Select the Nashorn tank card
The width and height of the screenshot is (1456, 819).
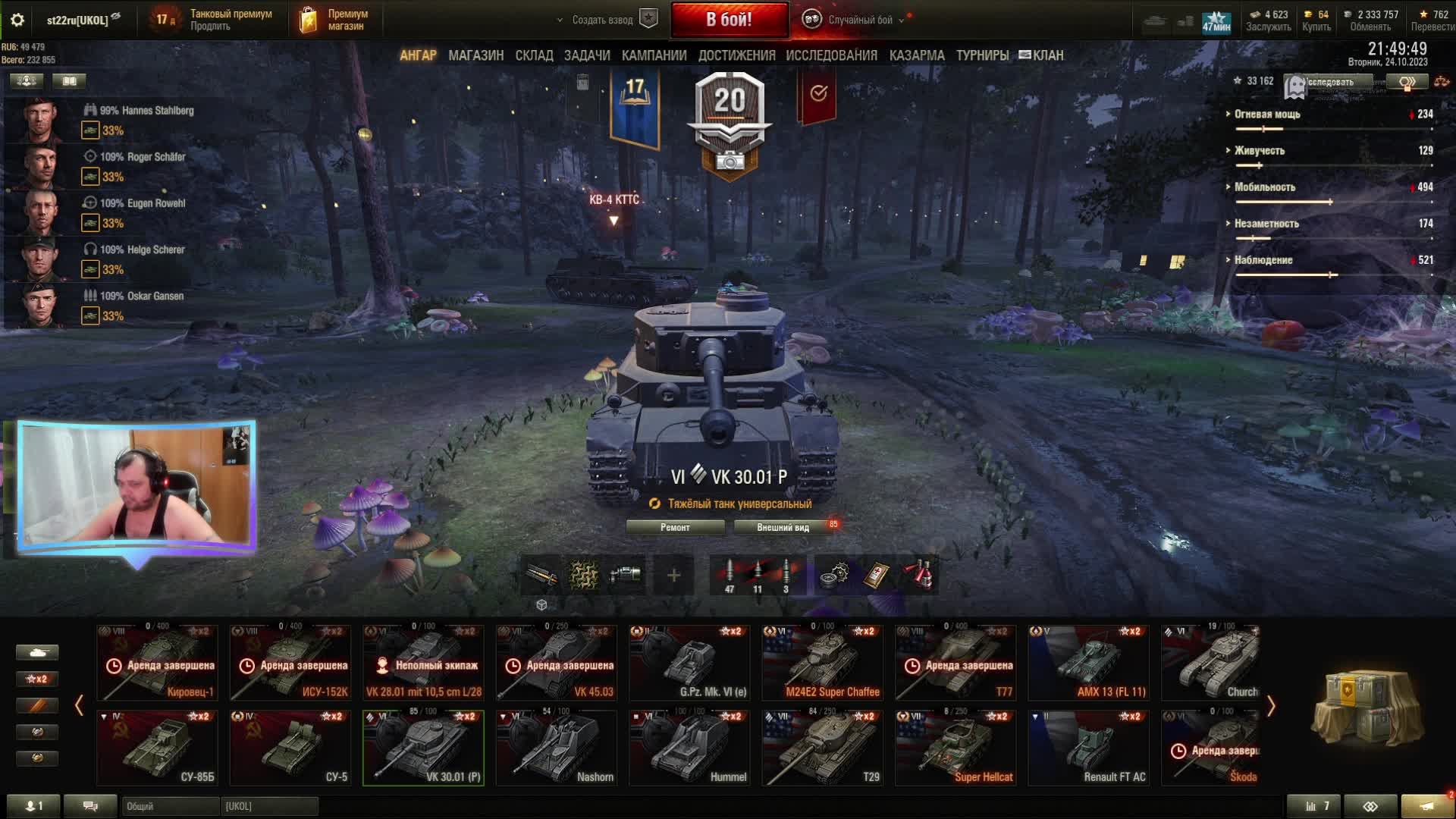click(557, 748)
